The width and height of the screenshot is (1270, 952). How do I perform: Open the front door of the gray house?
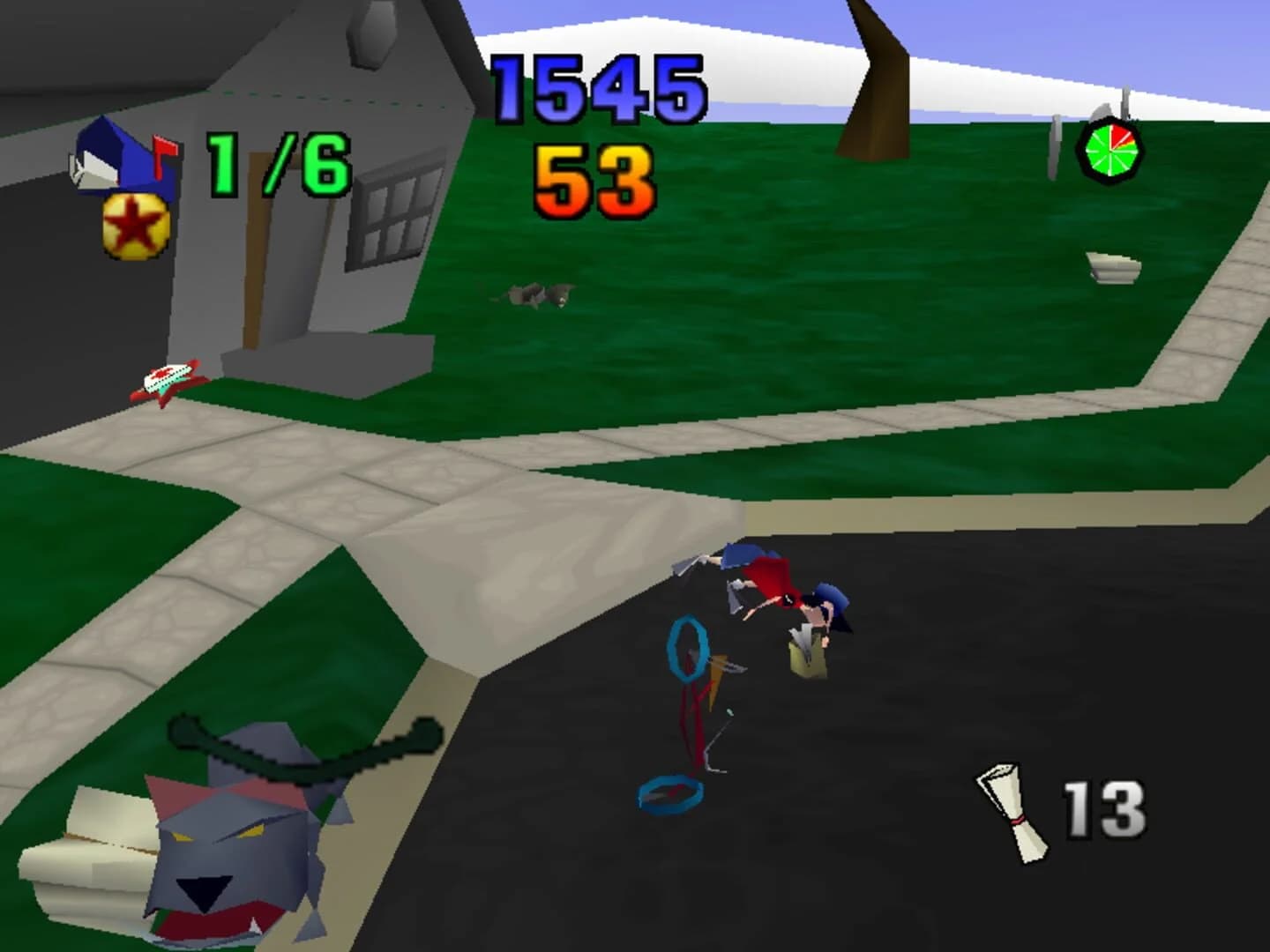pos(256,256)
